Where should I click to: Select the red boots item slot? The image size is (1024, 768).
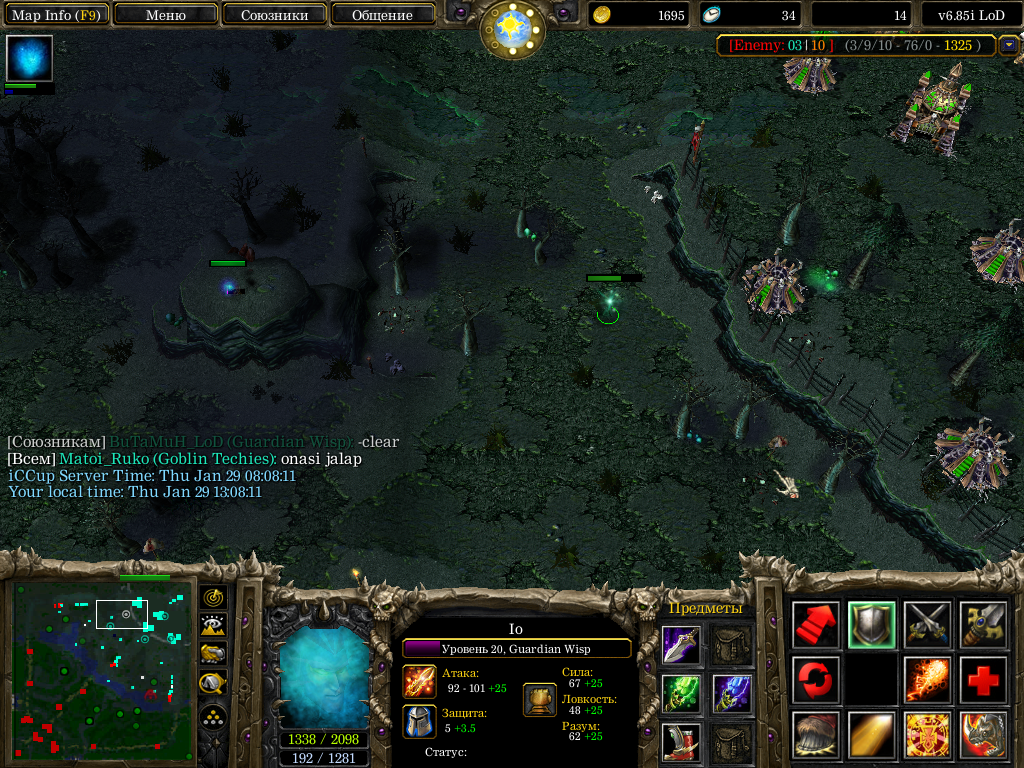680,742
